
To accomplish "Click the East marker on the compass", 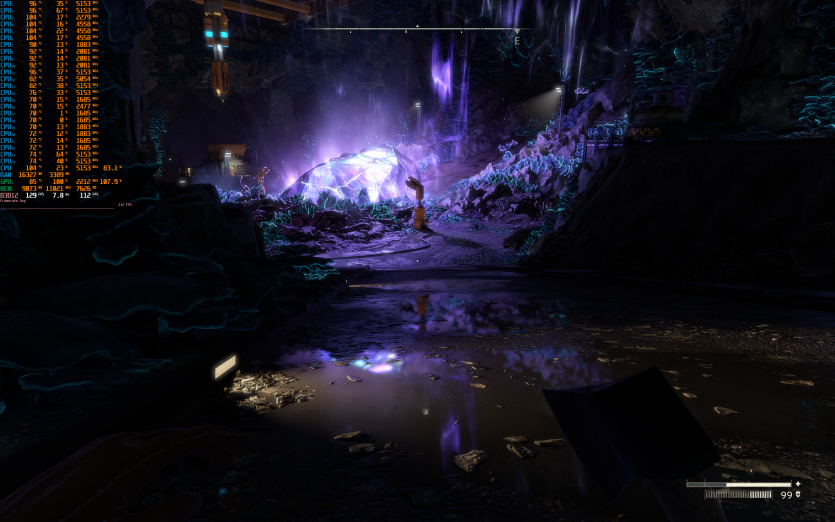I will pyautogui.click(x=516, y=41).
